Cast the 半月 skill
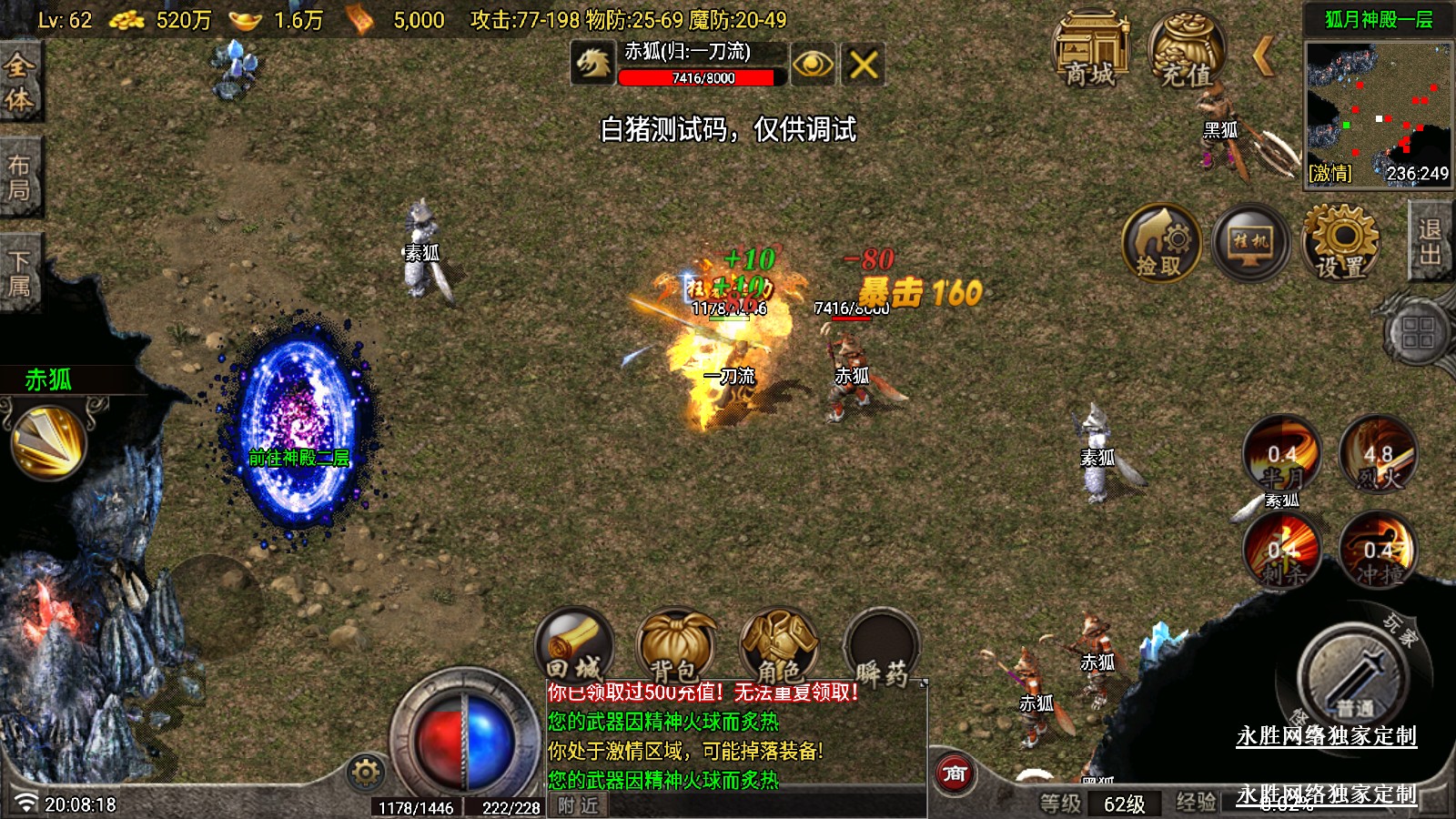1456x819 pixels. 1282,455
